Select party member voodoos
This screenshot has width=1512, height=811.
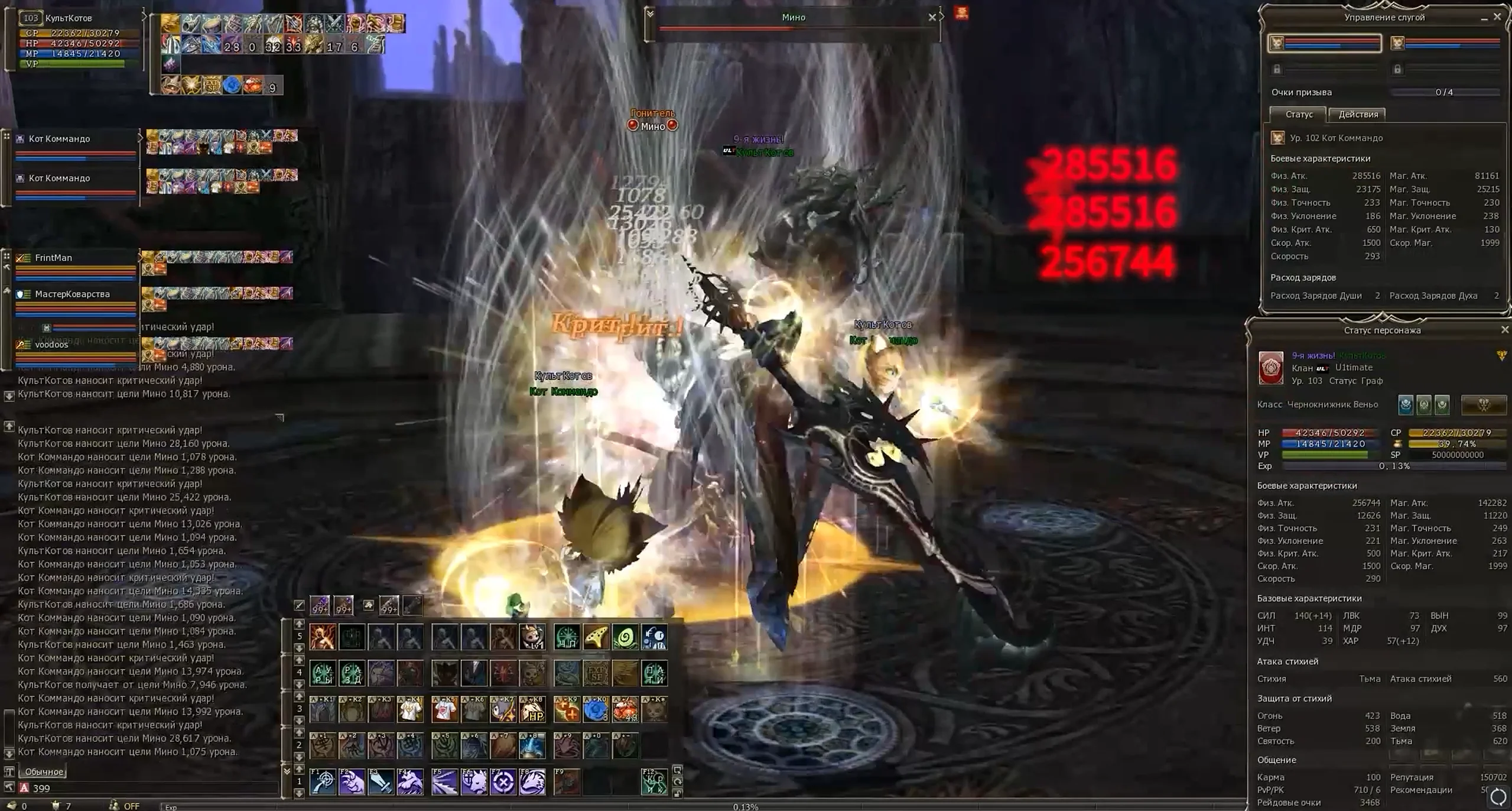pos(51,345)
